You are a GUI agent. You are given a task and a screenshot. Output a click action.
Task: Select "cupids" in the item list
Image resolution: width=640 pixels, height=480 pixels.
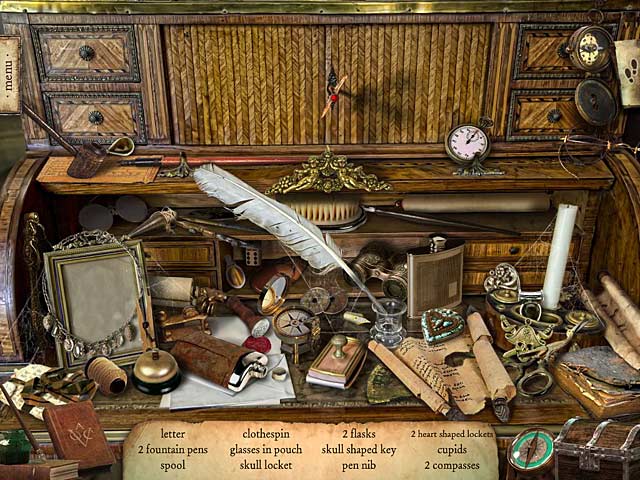452,450
